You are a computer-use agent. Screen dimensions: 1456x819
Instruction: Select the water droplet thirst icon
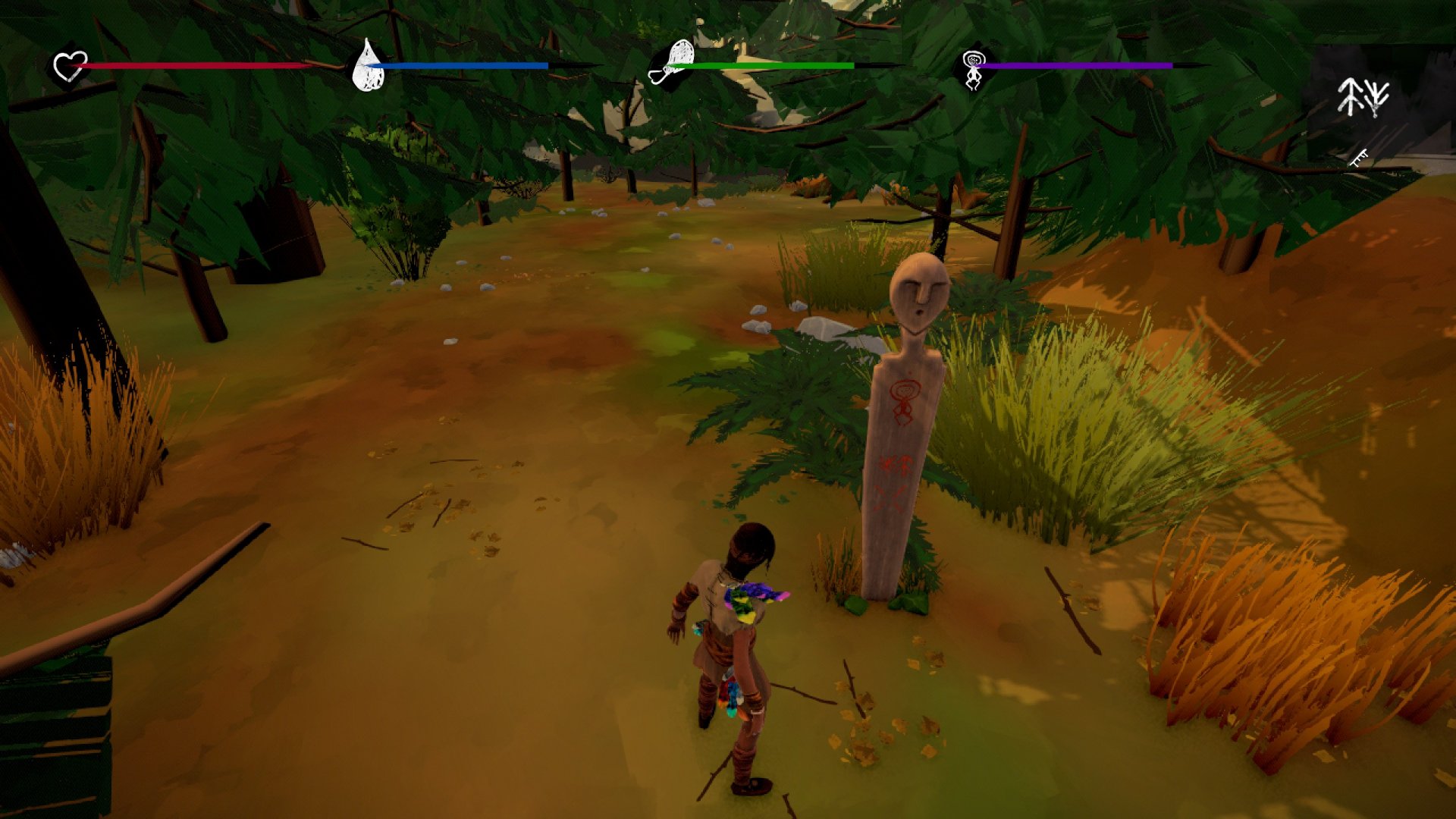[369, 66]
